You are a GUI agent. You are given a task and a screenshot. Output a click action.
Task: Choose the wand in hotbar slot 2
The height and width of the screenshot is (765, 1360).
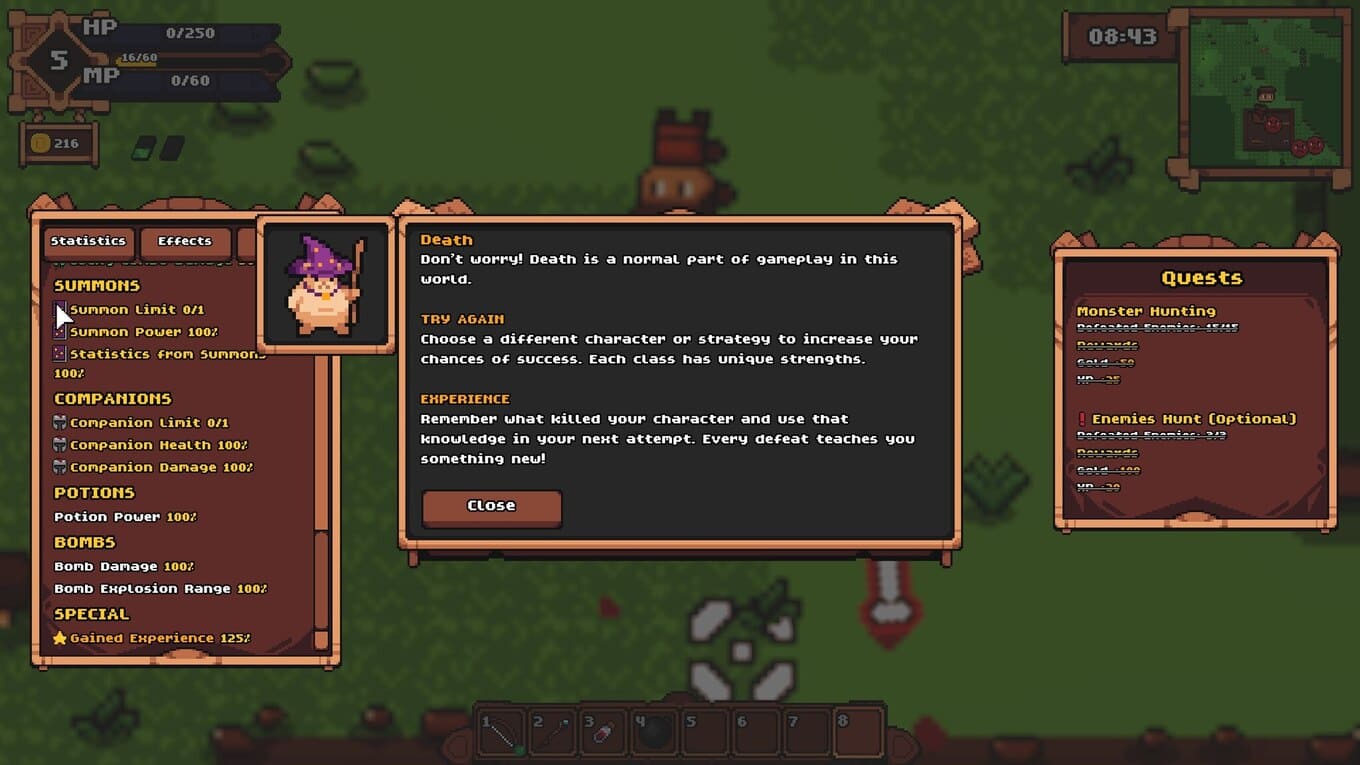553,734
